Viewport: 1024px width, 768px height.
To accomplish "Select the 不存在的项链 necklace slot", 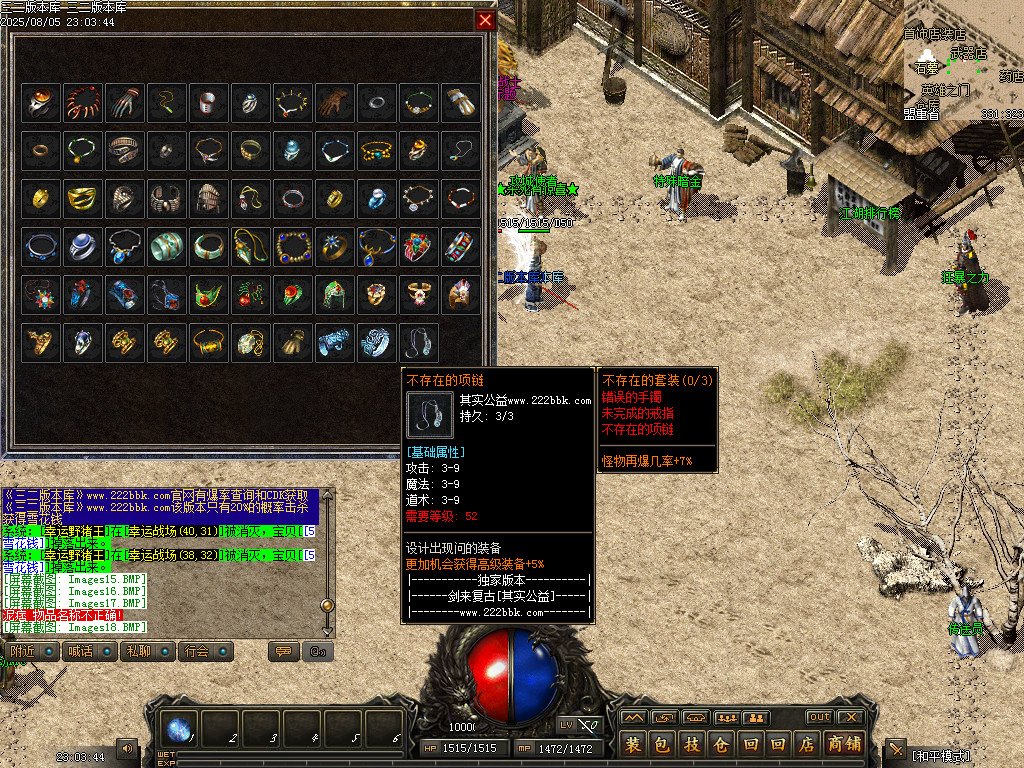I will point(419,342).
